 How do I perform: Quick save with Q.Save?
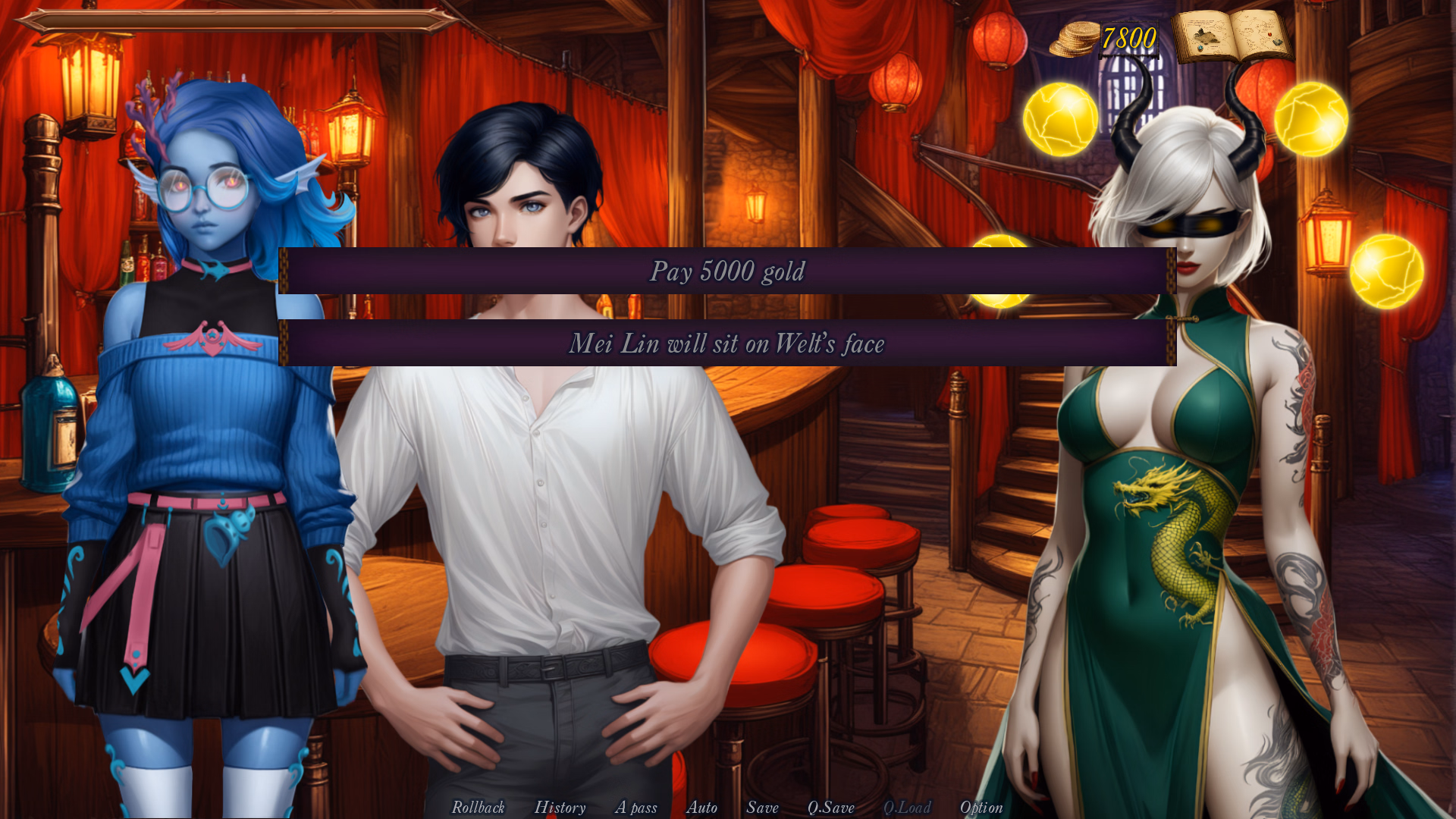(x=830, y=808)
